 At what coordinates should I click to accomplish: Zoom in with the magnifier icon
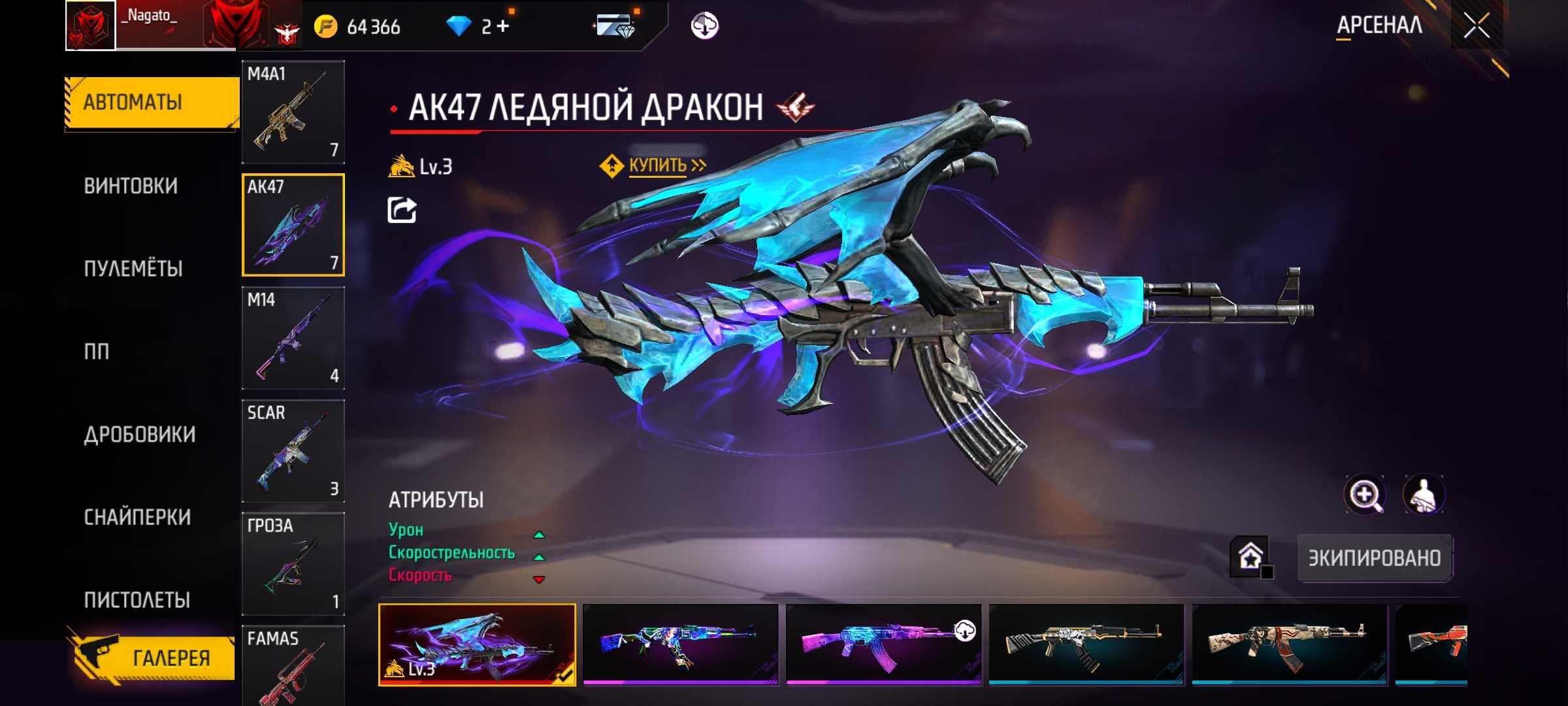pyautogui.click(x=1364, y=495)
